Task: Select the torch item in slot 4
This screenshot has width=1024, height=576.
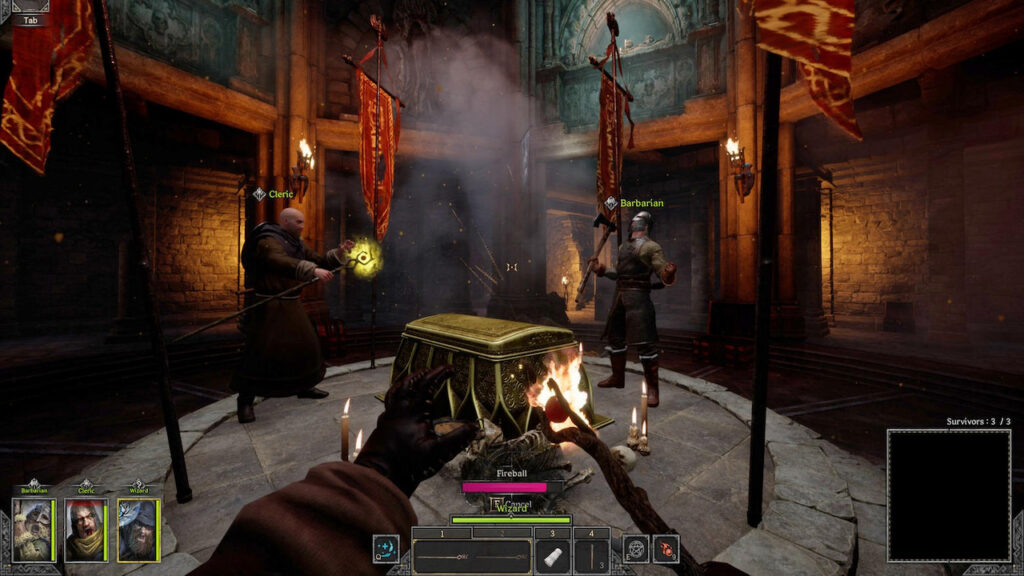Action: [x=592, y=556]
